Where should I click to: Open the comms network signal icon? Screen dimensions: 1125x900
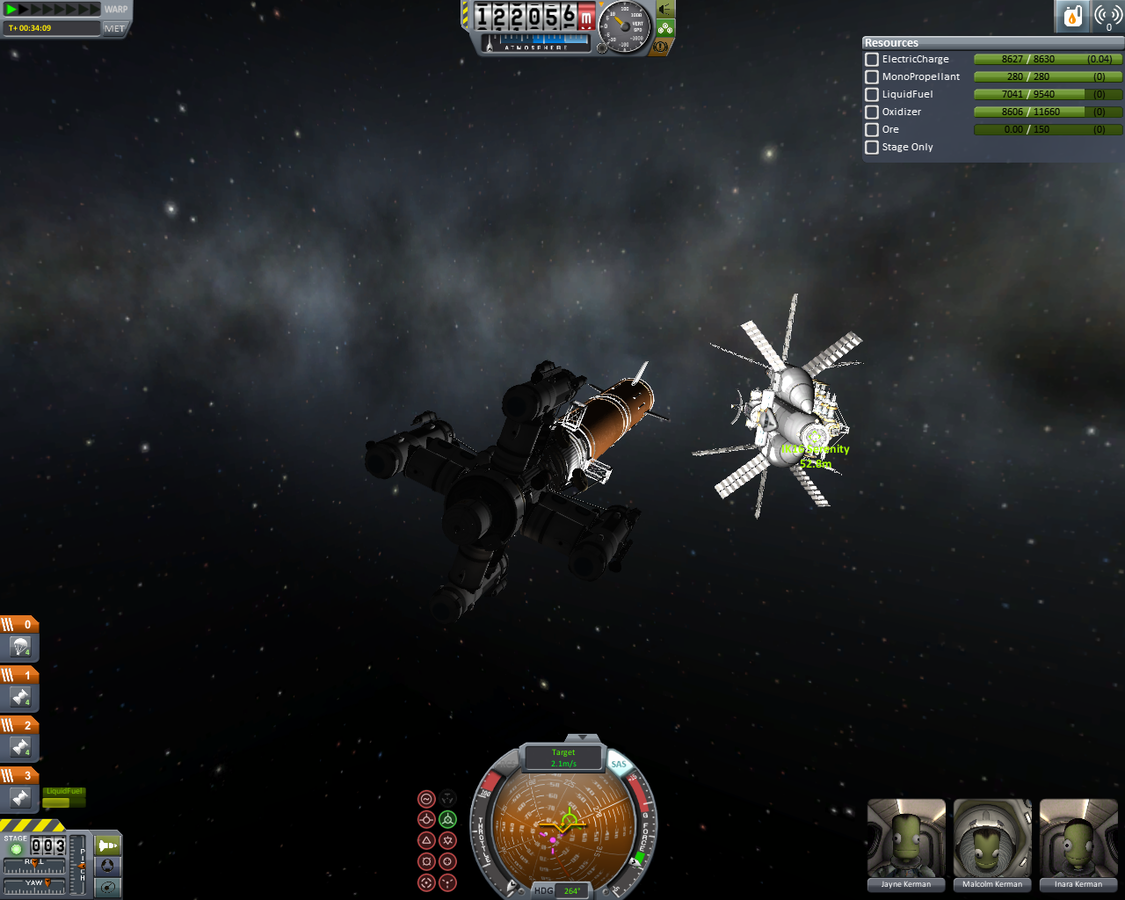(1108, 17)
